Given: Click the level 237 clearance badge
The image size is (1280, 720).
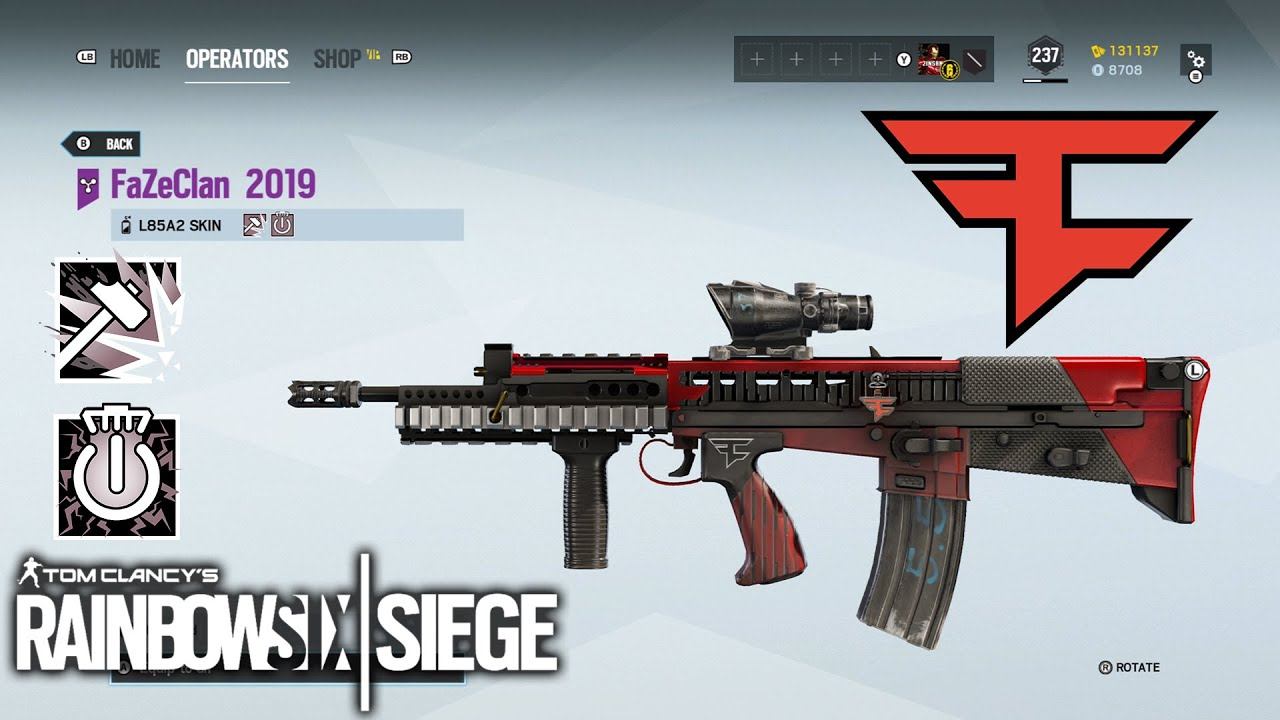Looking at the screenshot, I should (x=1045, y=56).
